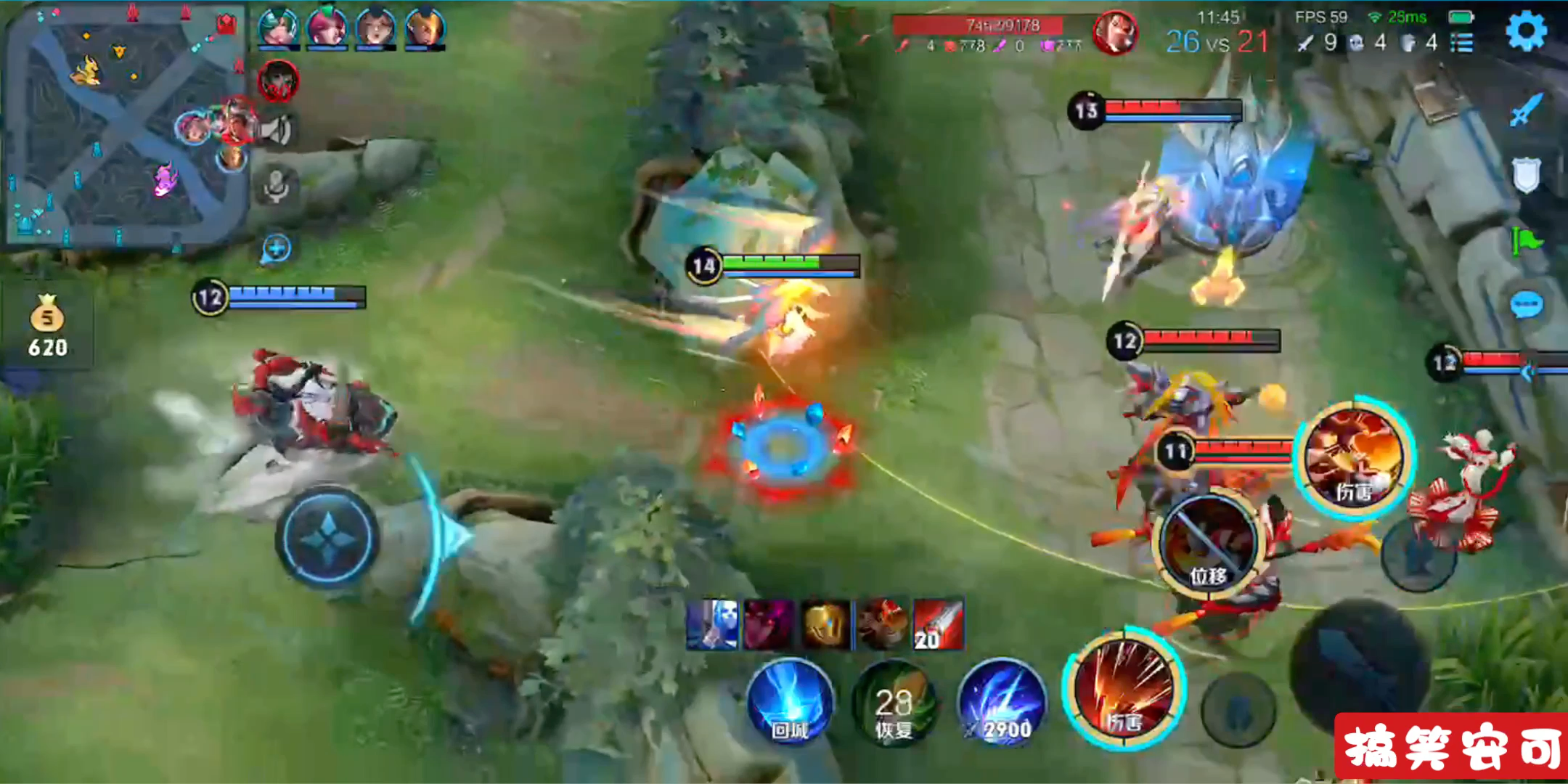Select the golden helmet item slot
The height and width of the screenshot is (784, 1568).
(x=825, y=624)
